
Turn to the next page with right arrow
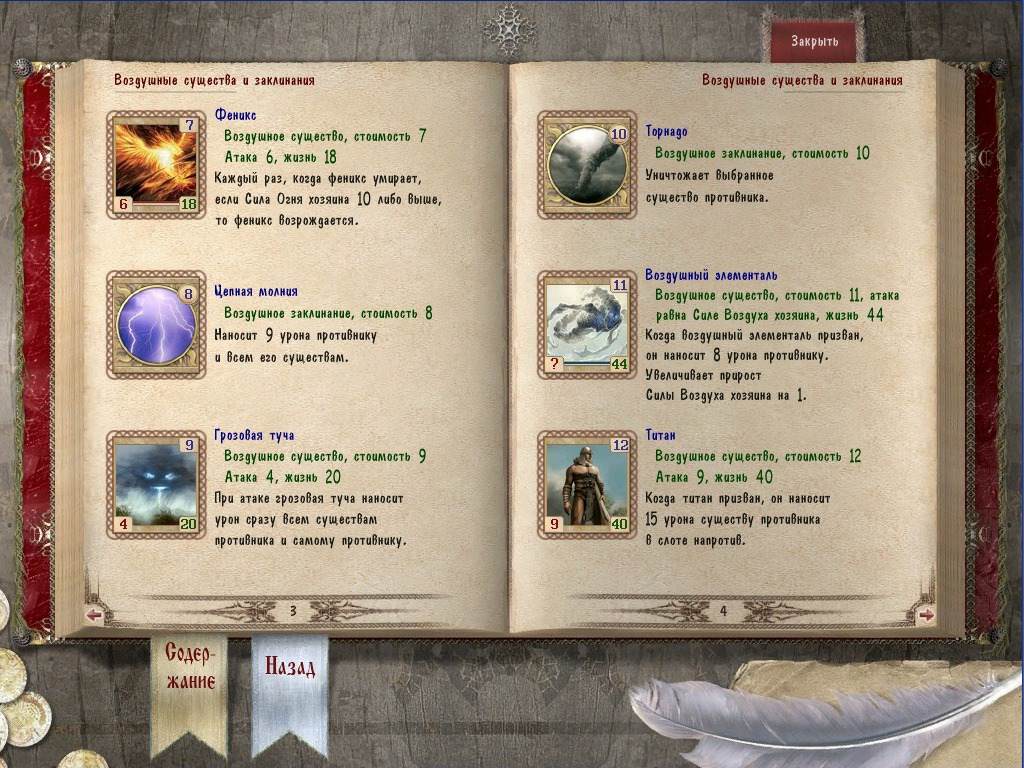click(926, 615)
